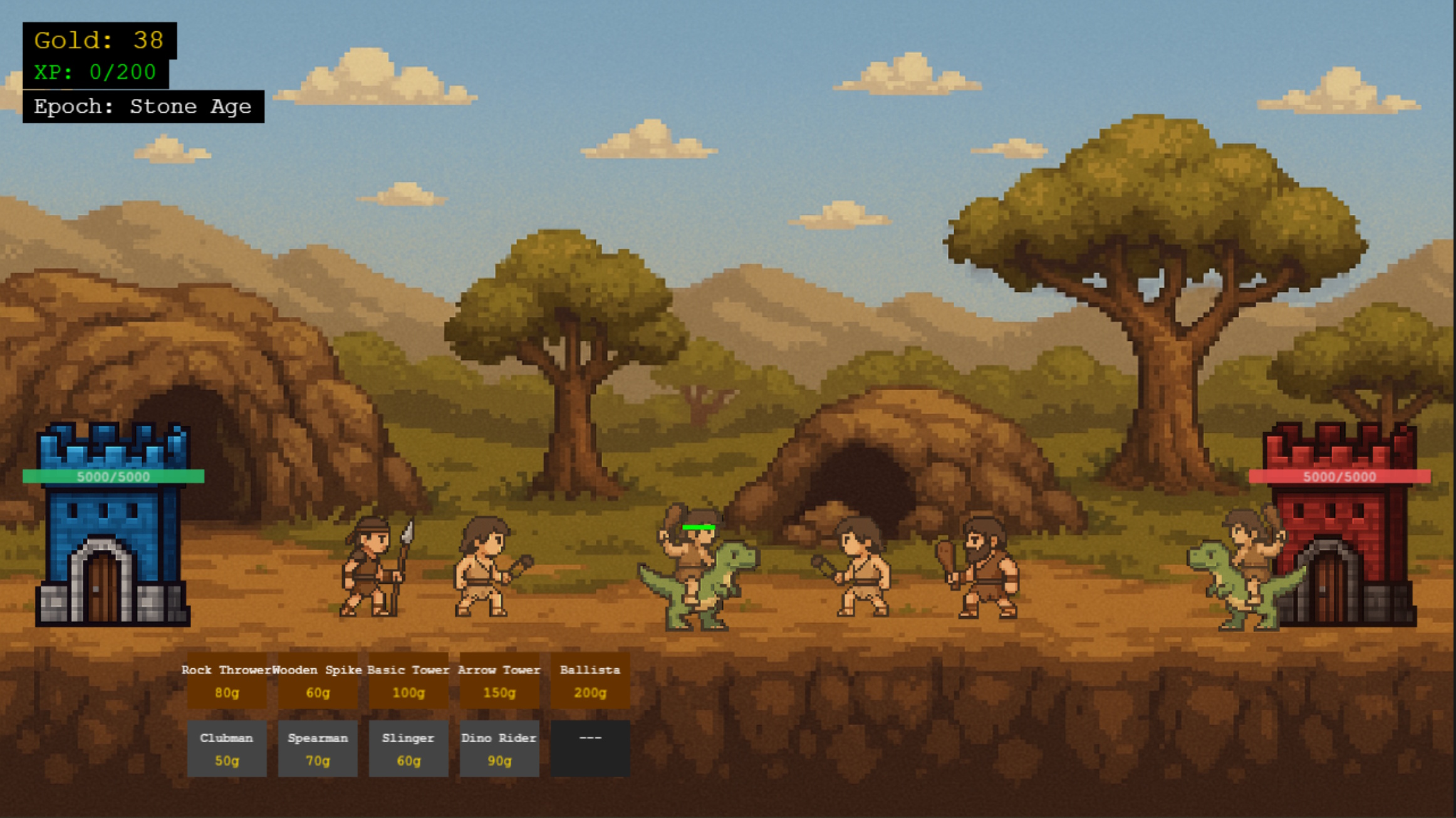Recruit a Slinger unit

coord(408,750)
